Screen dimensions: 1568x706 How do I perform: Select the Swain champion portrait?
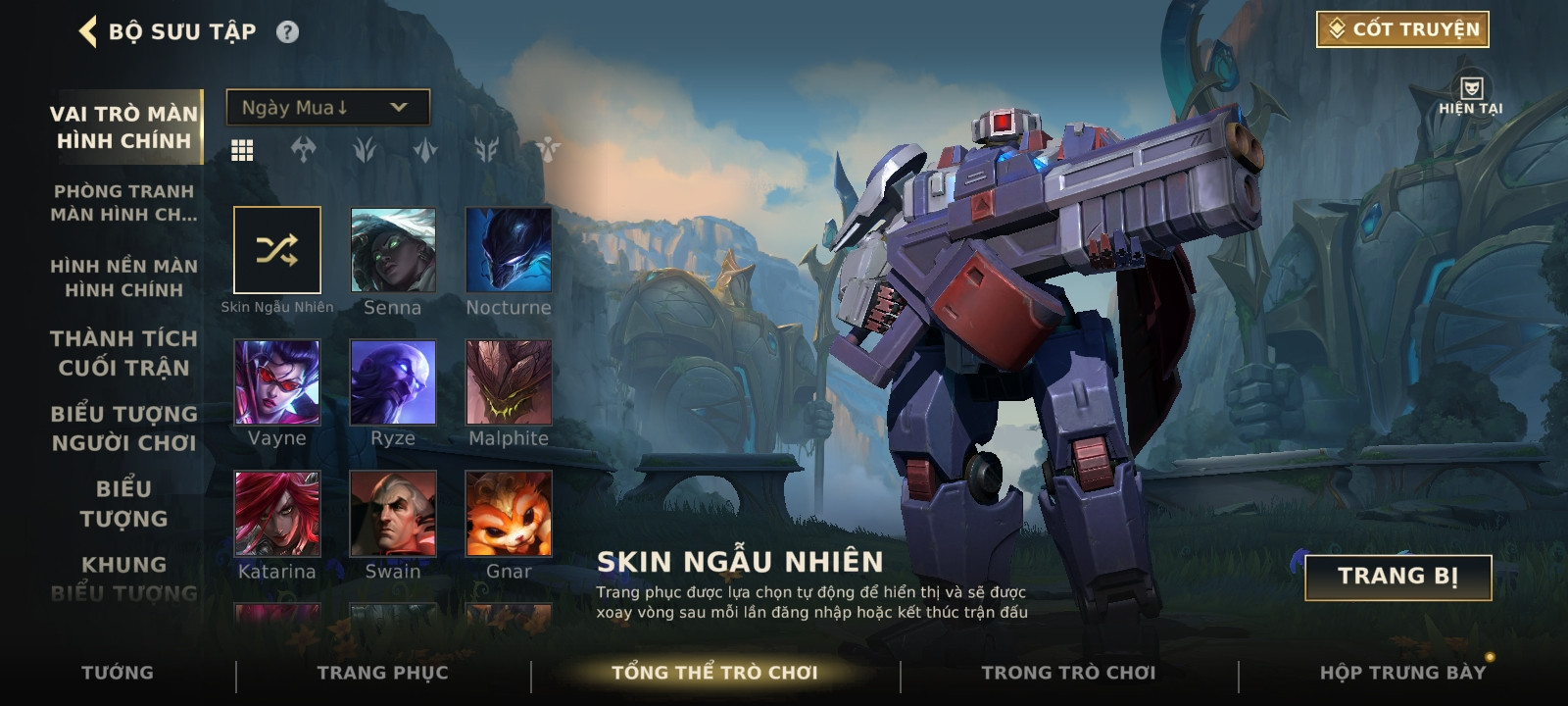pyautogui.click(x=393, y=514)
